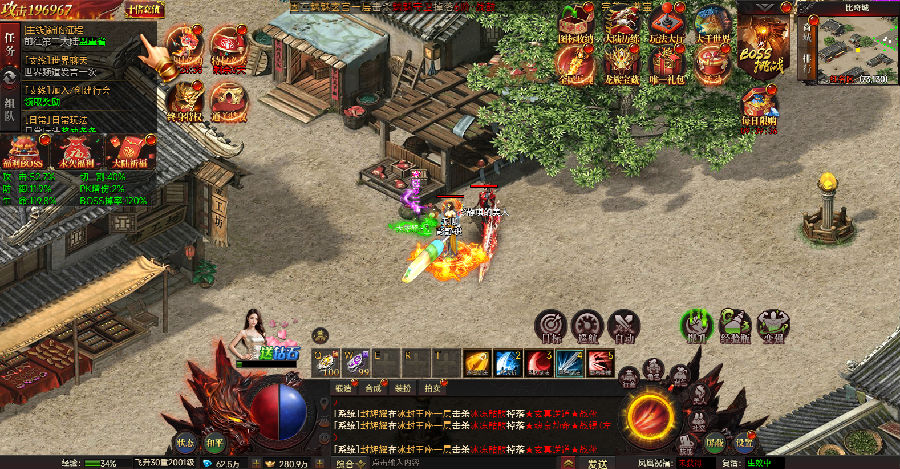
Task: Switch to the 合成 tab above the chat
Action: coord(374,386)
